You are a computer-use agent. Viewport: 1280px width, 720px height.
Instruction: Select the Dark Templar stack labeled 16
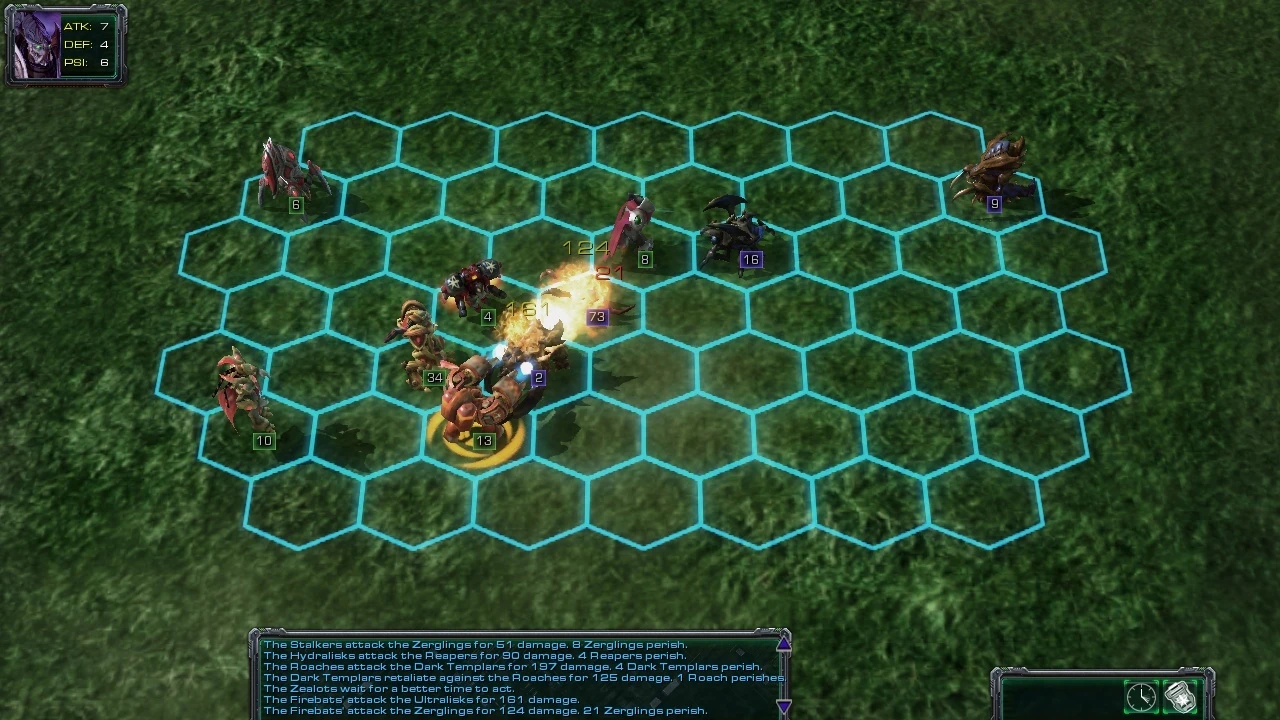point(735,230)
